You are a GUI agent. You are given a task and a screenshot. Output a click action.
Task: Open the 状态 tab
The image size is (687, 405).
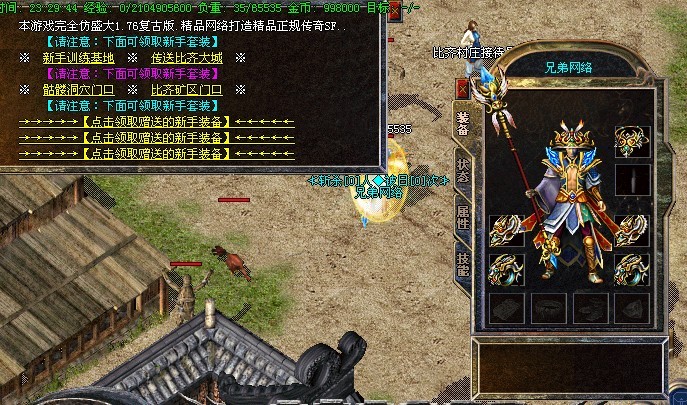[x=462, y=169]
